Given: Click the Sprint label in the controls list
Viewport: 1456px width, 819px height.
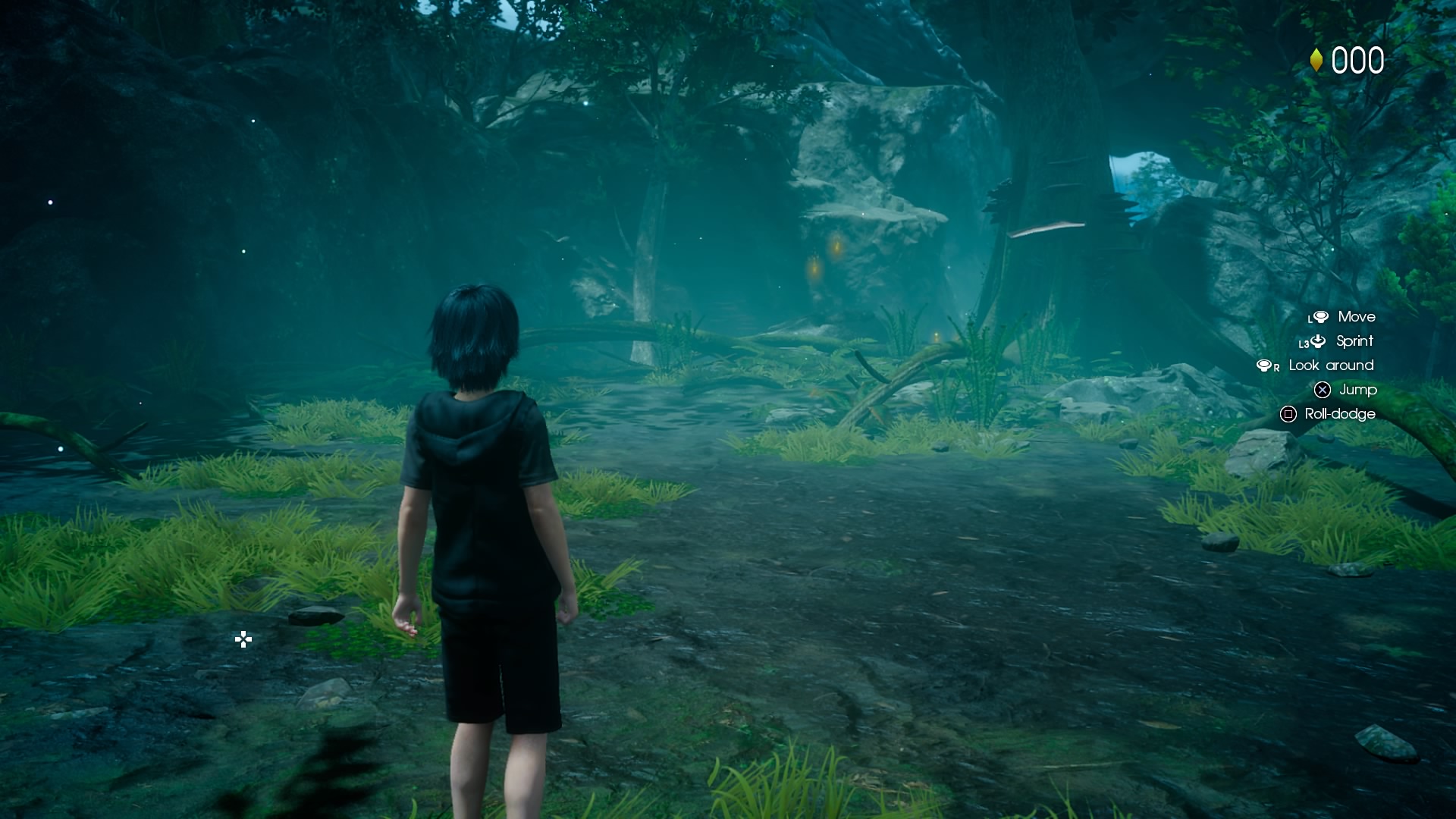Looking at the screenshot, I should [x=1354, y=341].
